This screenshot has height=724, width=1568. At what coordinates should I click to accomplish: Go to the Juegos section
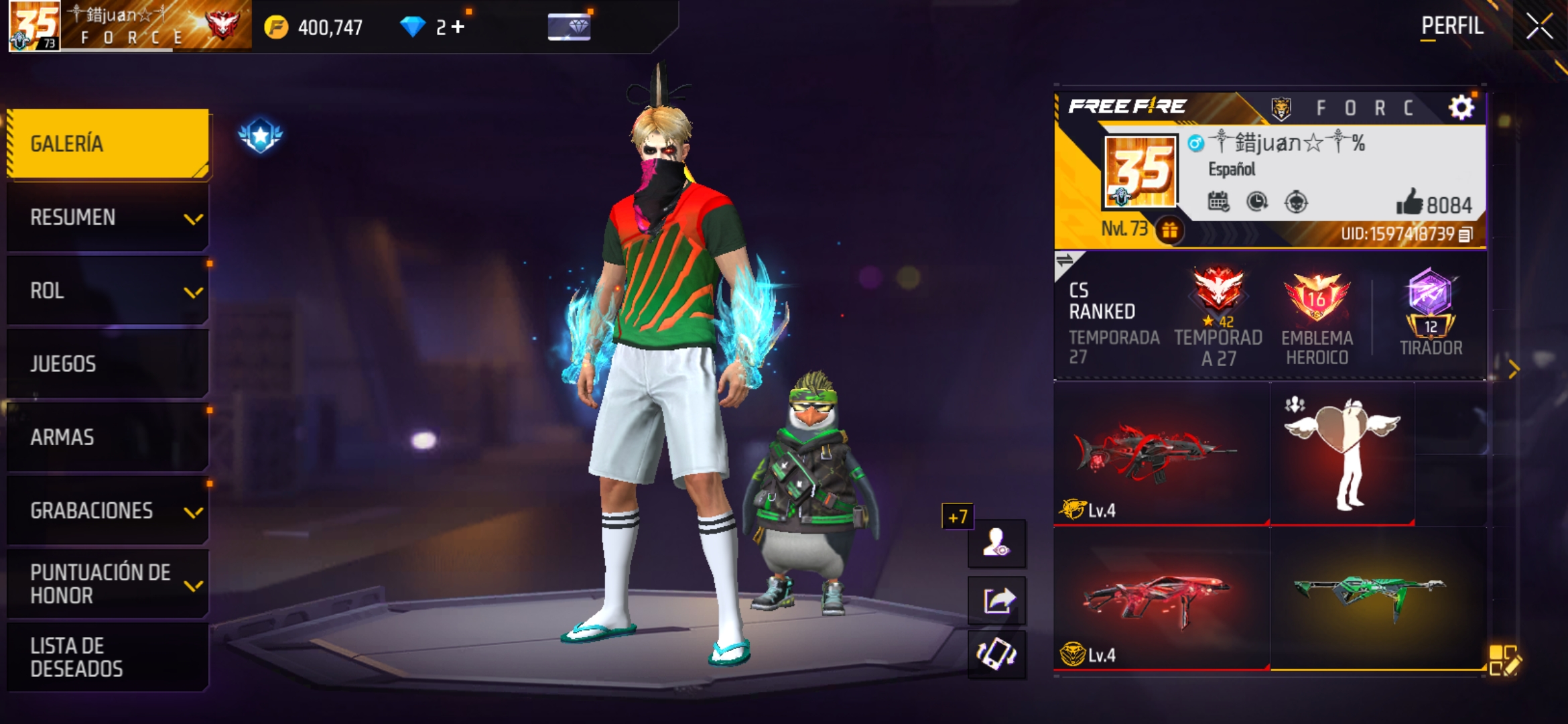pos(107,364)
